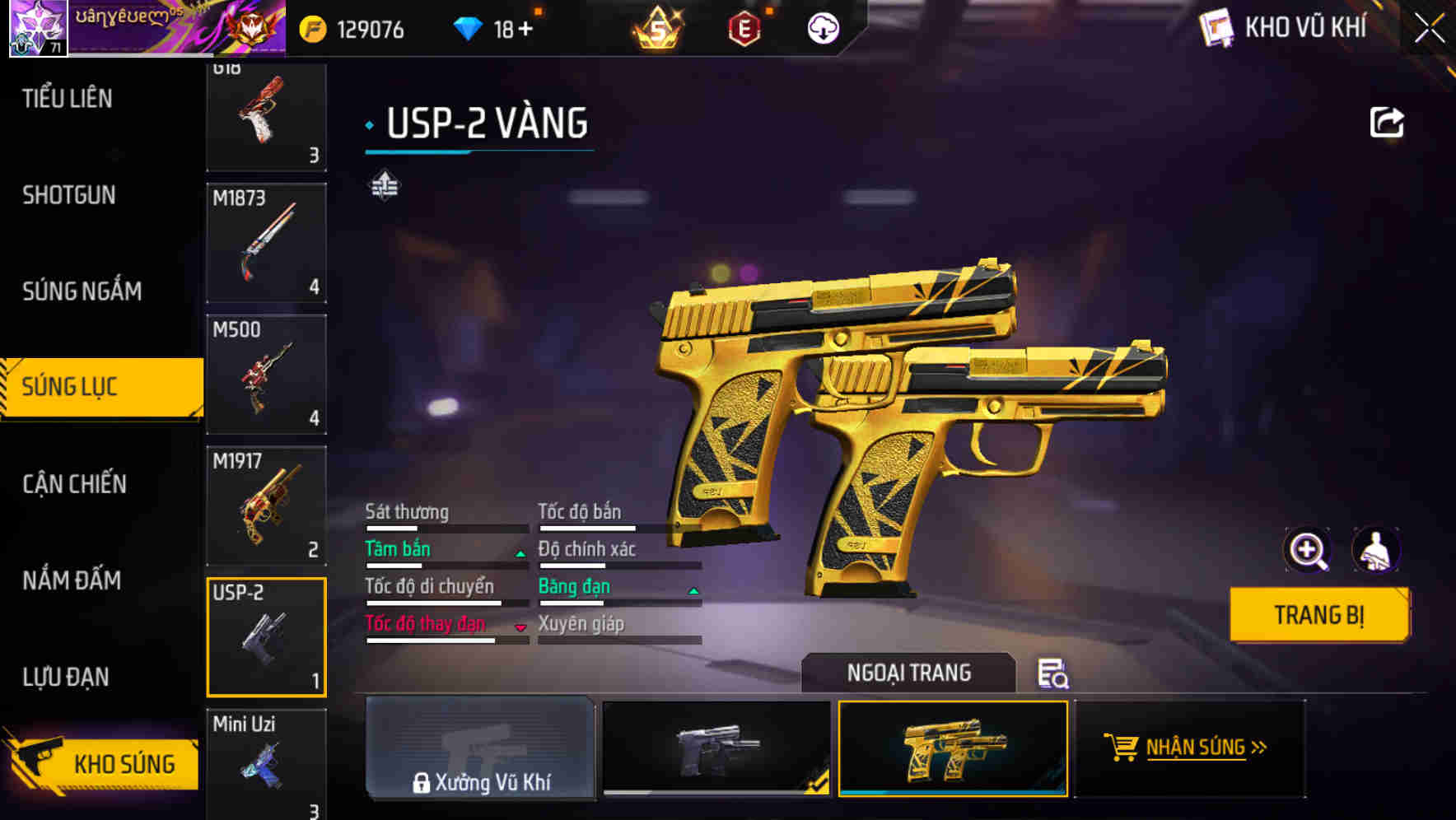
Task: Open the CẬN CHIẾN category in the sidebar
Action: [x=74, y=484]
